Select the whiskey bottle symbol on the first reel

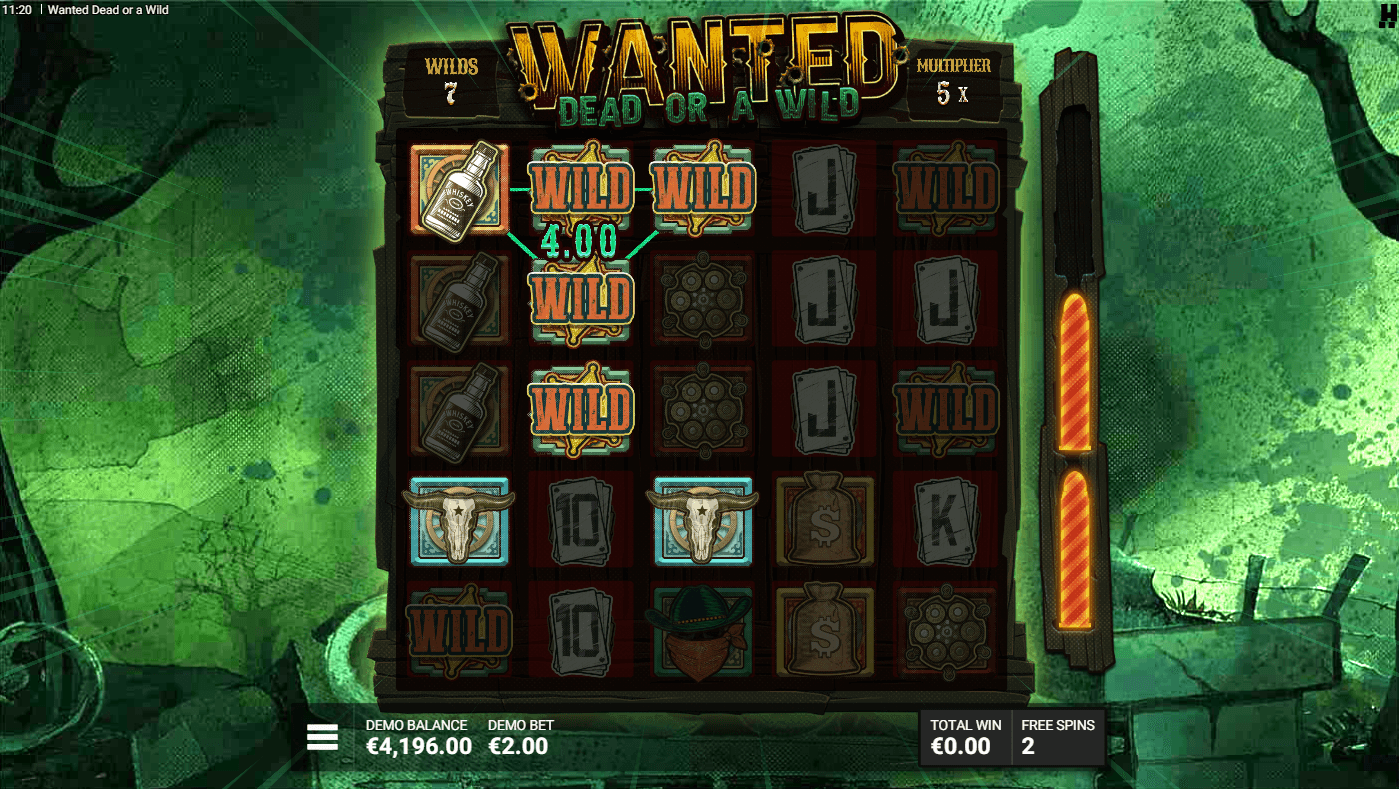tap(459, 190)
